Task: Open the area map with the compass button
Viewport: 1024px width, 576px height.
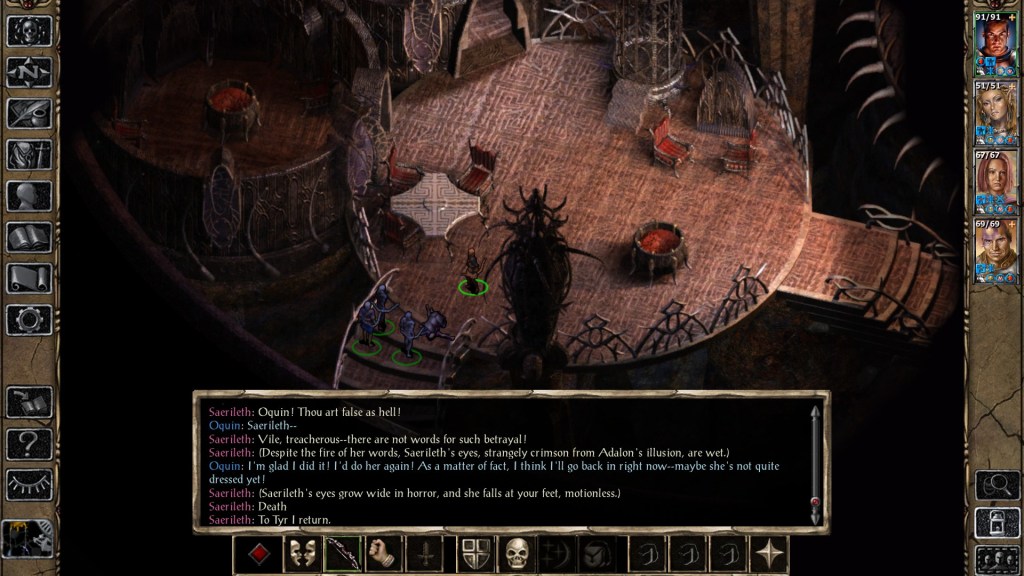Action: 29,72
